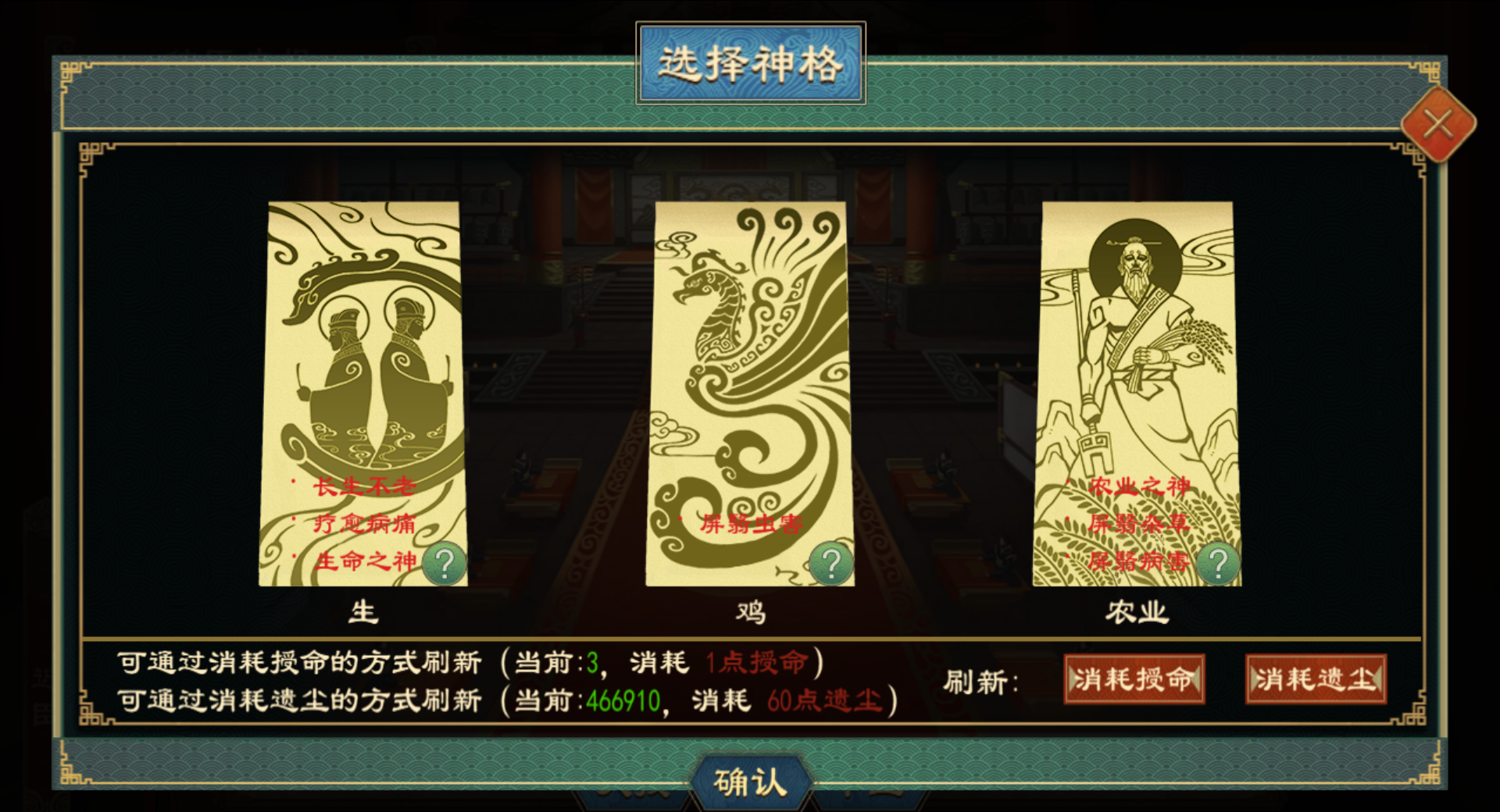Screen dimensions: 1500x812
Task: Click the 消耗遗尘 refresh button
Action: click(x=1315, y=679)
